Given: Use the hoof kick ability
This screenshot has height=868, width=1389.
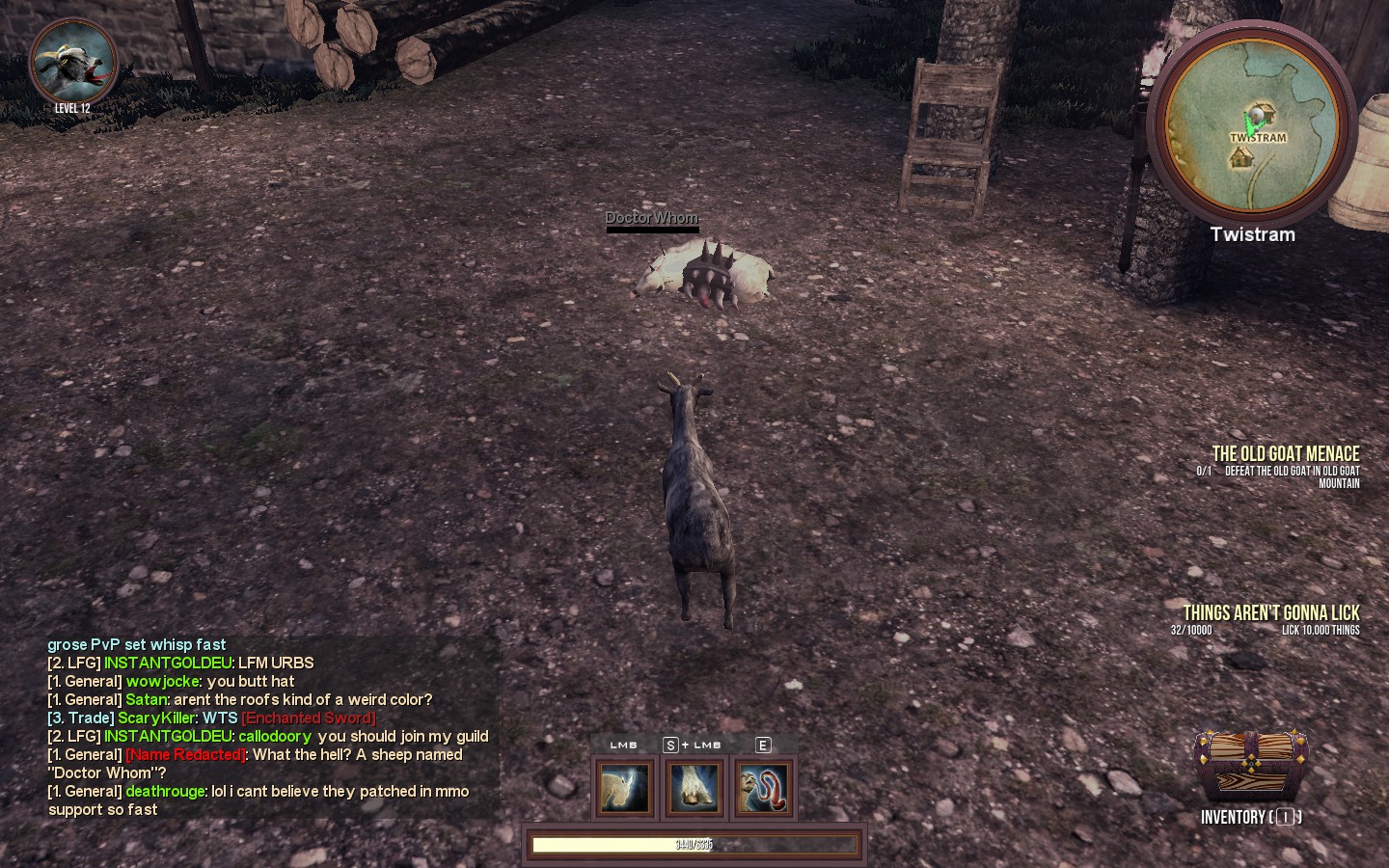Looking at the screenshot, I should (694, 787).
